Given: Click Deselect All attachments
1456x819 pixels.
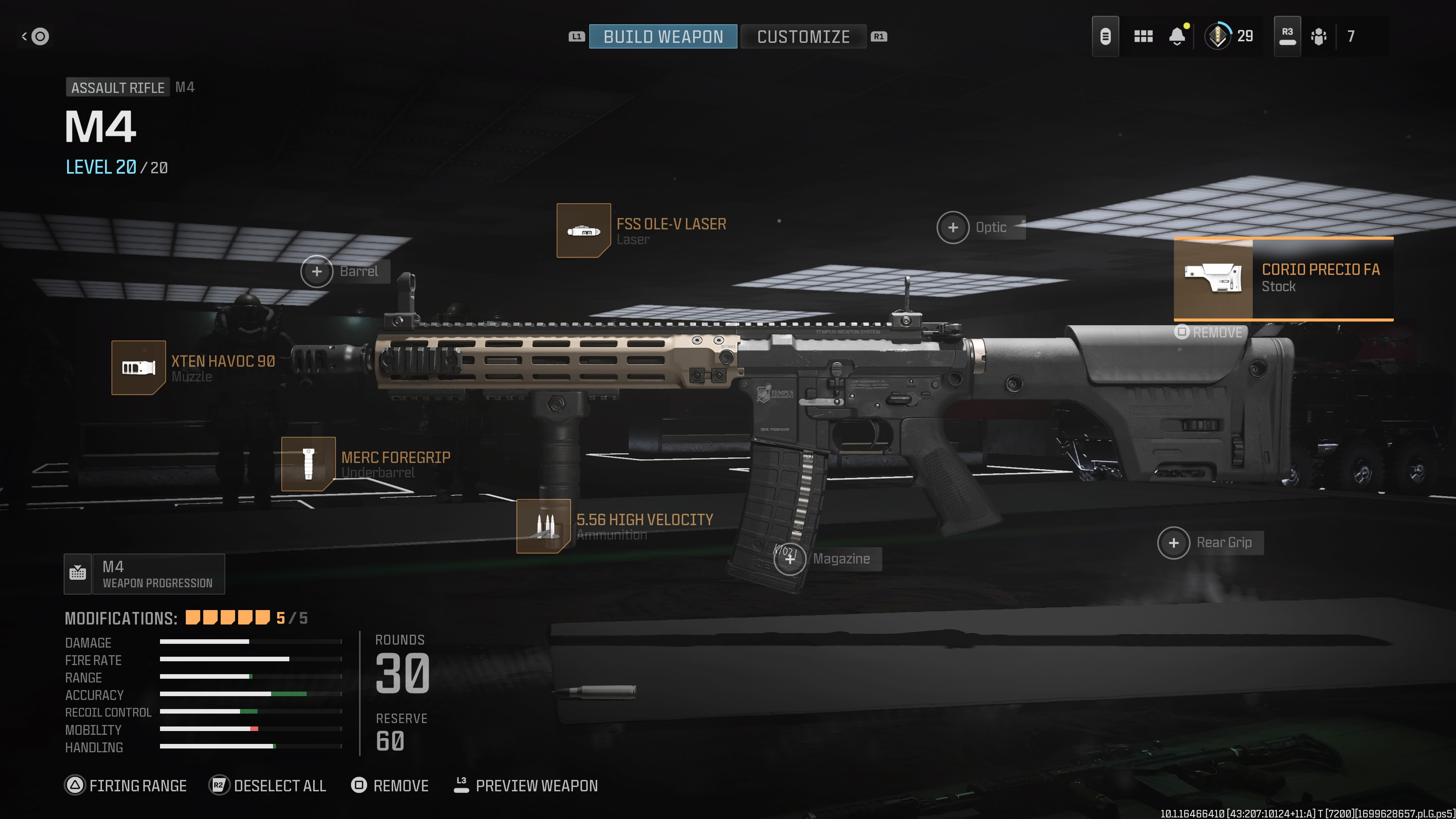Looking at the screenshot, I should click(267, 786).
